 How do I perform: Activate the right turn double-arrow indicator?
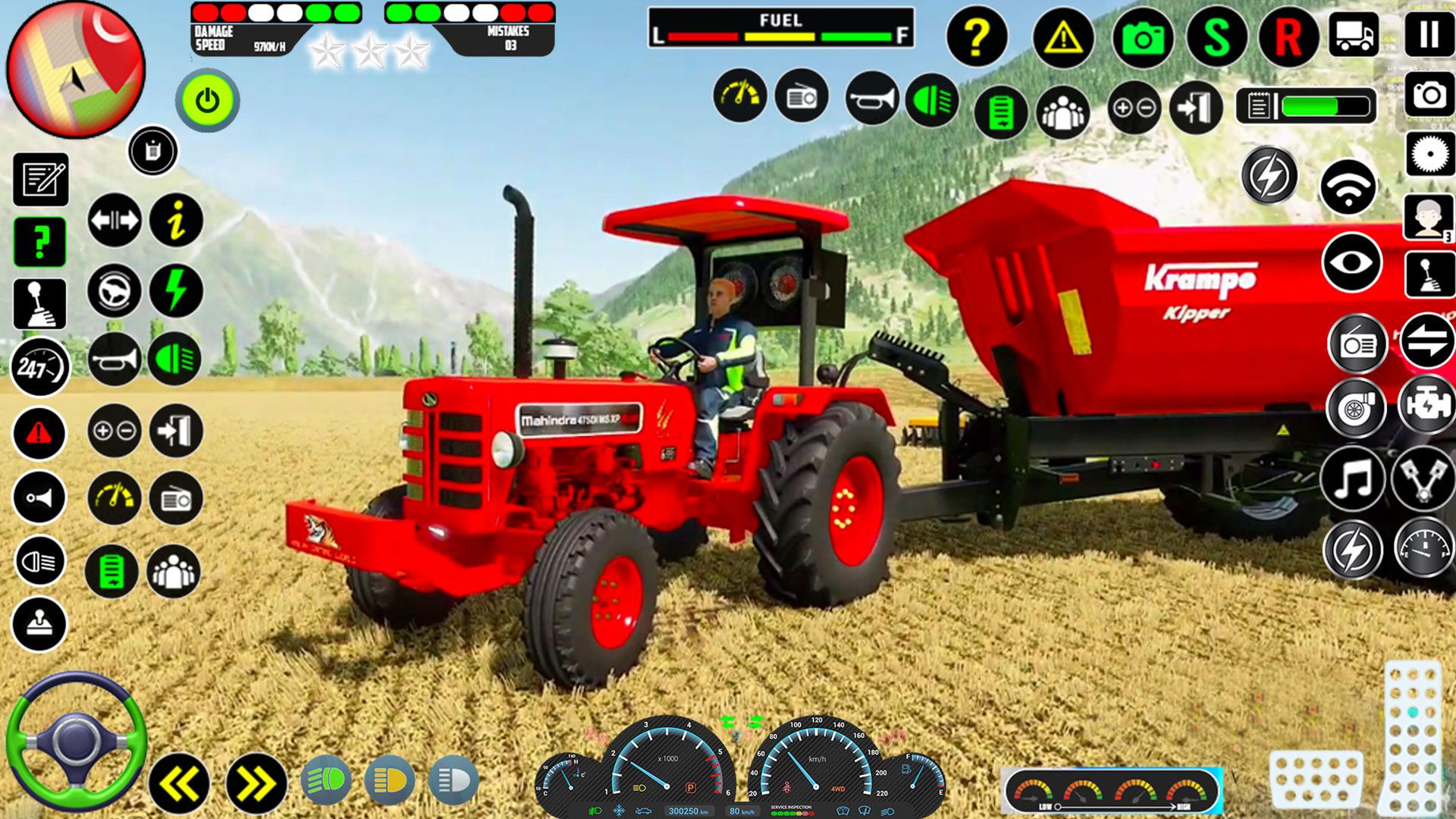(x=256, y=783)
